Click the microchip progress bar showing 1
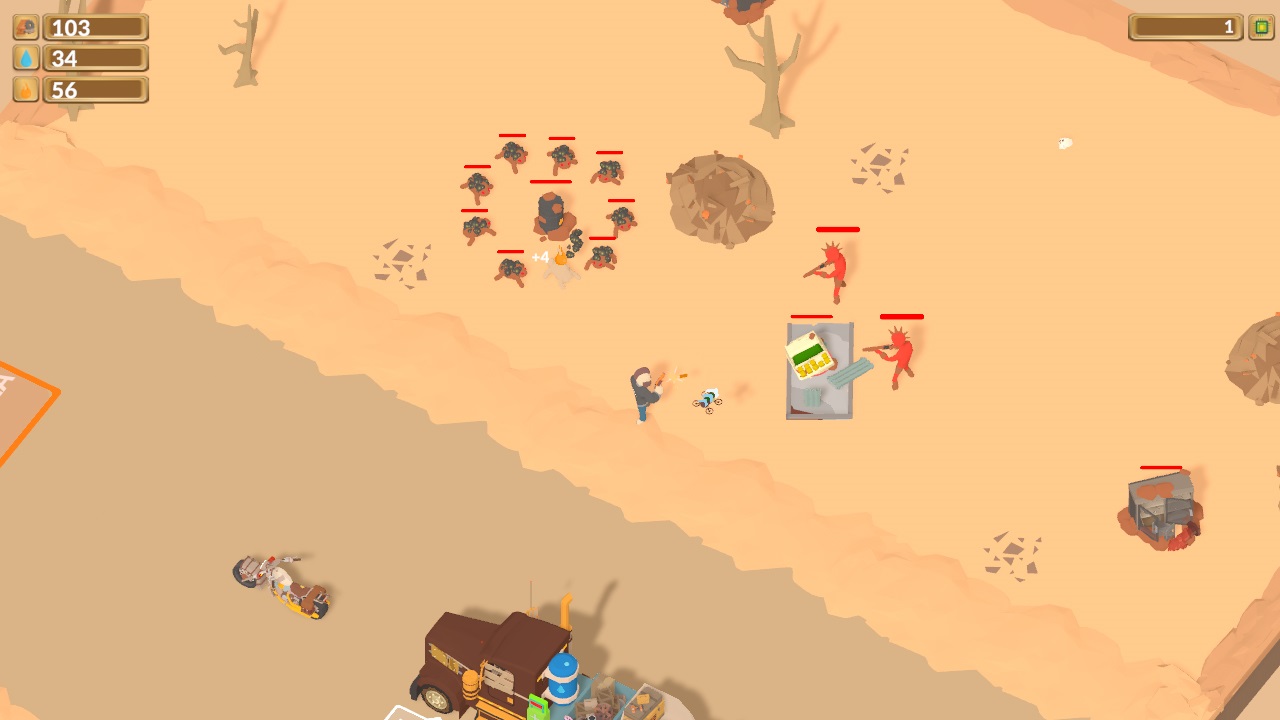 [1186, 27]
